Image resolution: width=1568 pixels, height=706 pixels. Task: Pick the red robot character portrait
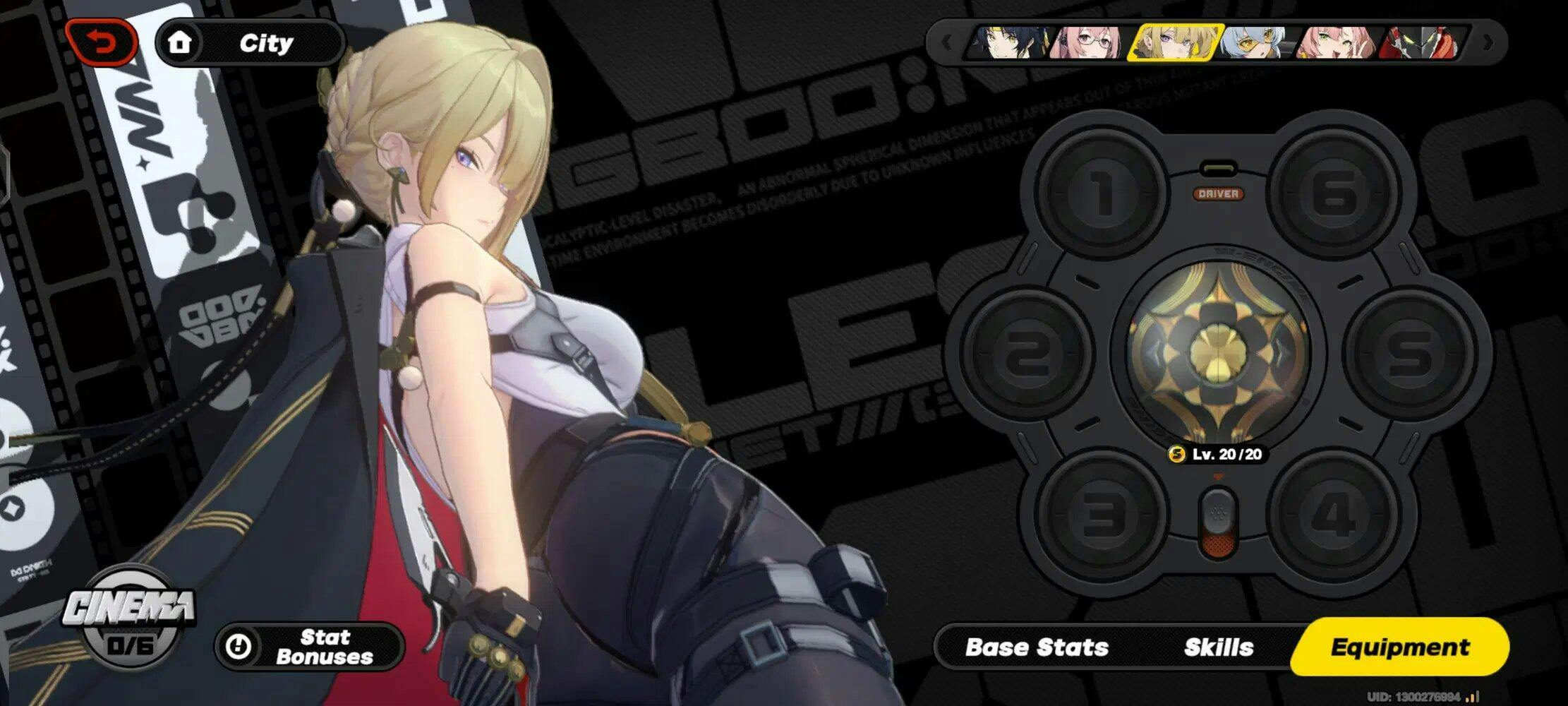pos(1420,43)
